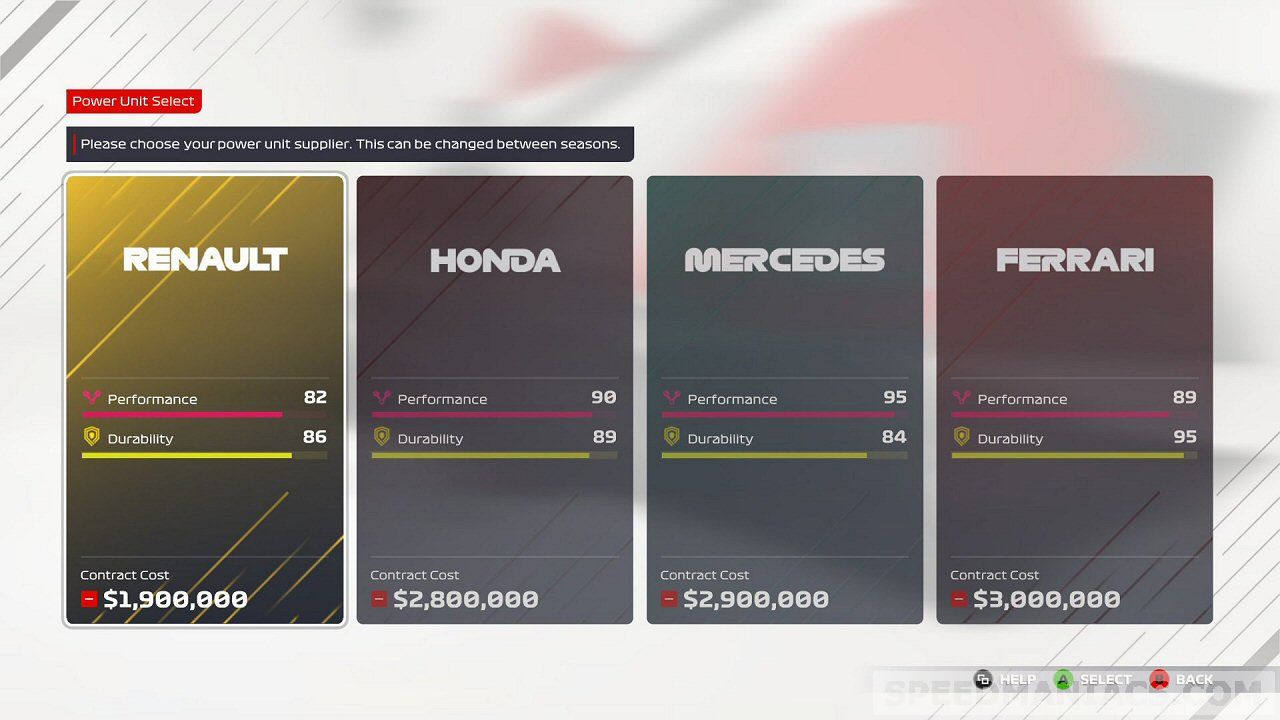
Task: Click the Durability shield icon on Mercedes card
Action: pos(670,438)
